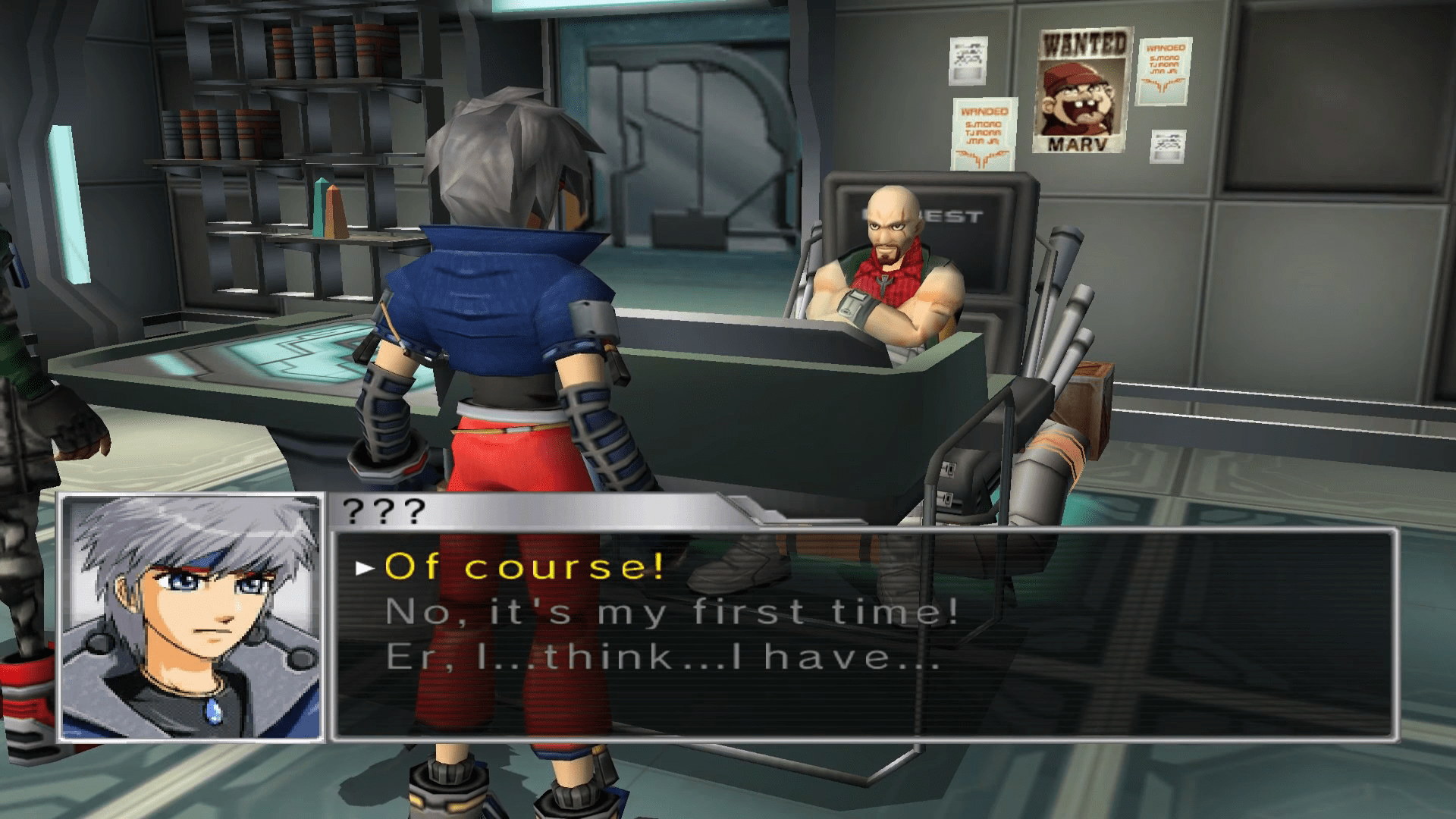Image resolution: width=1456 pixels, height=819 pixels.
Task: Pick the "Er, I...think...I have..." answer
Action: click(x=663, y=657)
